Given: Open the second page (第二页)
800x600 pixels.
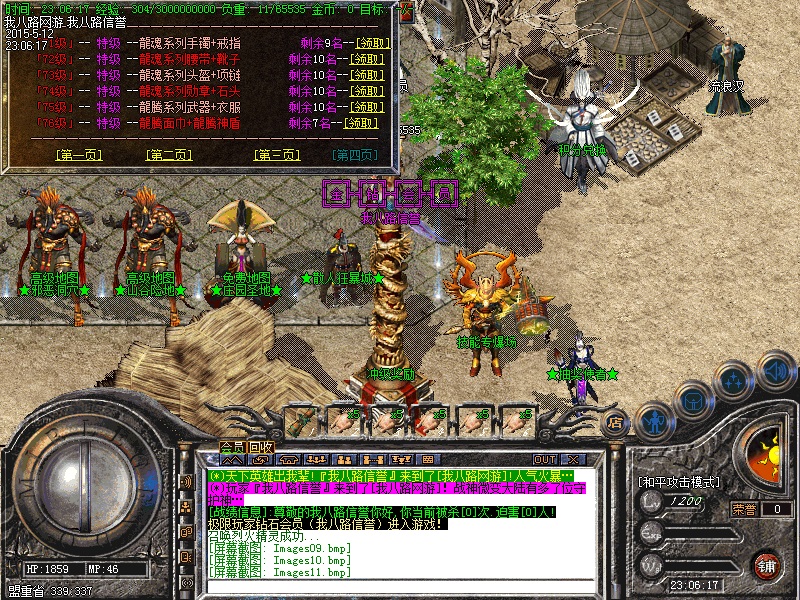Looking at the screenshot, I should pos(169,155).
